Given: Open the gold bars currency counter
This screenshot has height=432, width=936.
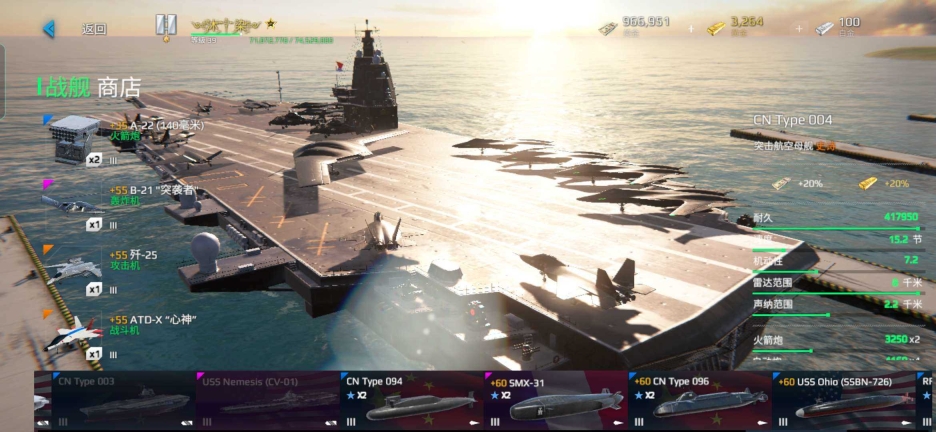Looking at the screenshot, I should [x=740, y=26].
